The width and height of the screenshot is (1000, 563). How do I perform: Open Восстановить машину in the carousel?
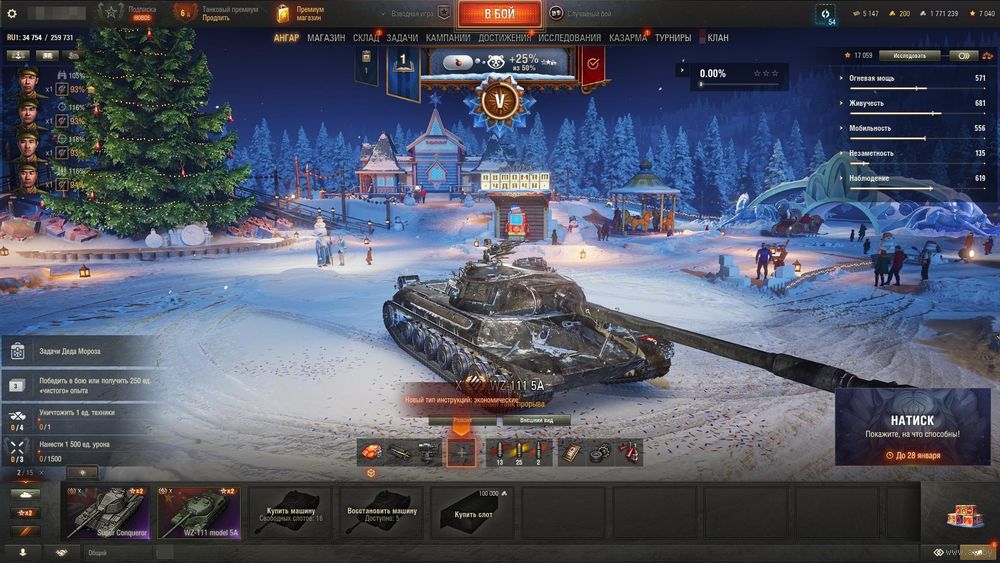pyautogui.click(x=381, y=513)
